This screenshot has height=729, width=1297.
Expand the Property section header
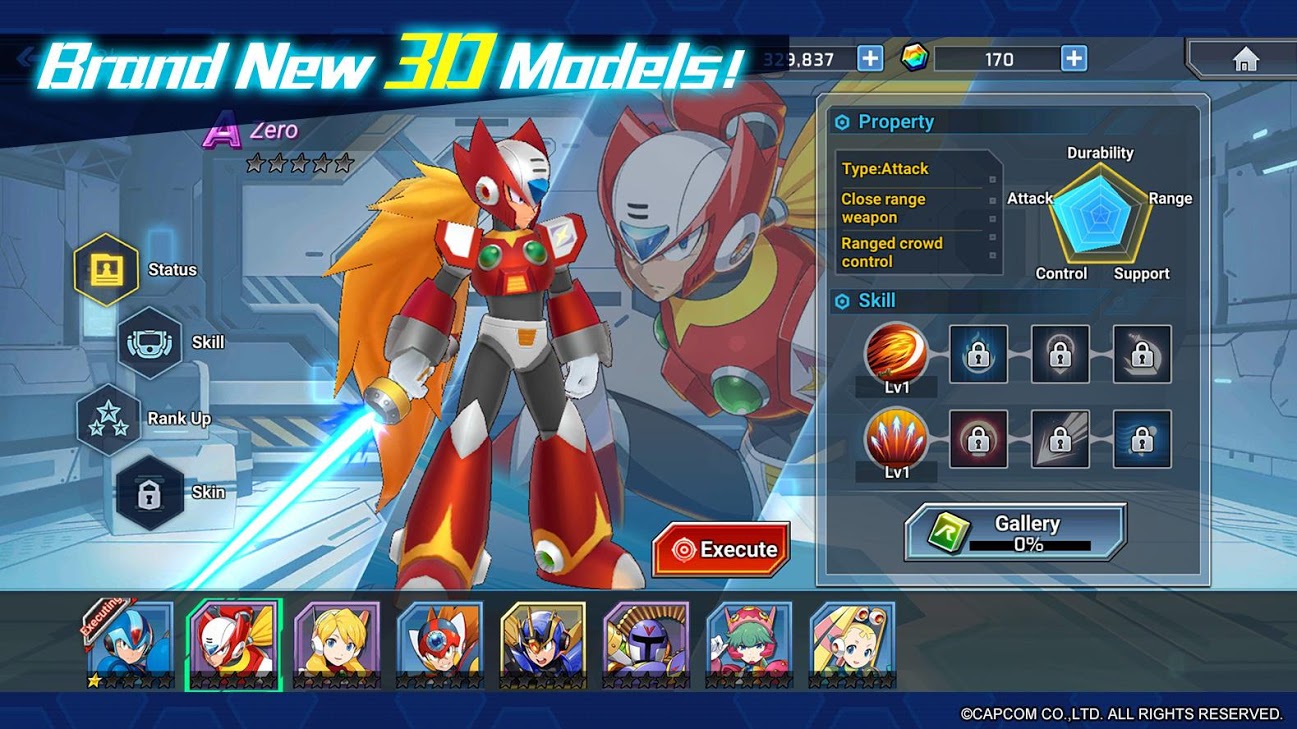pos(893,121)
